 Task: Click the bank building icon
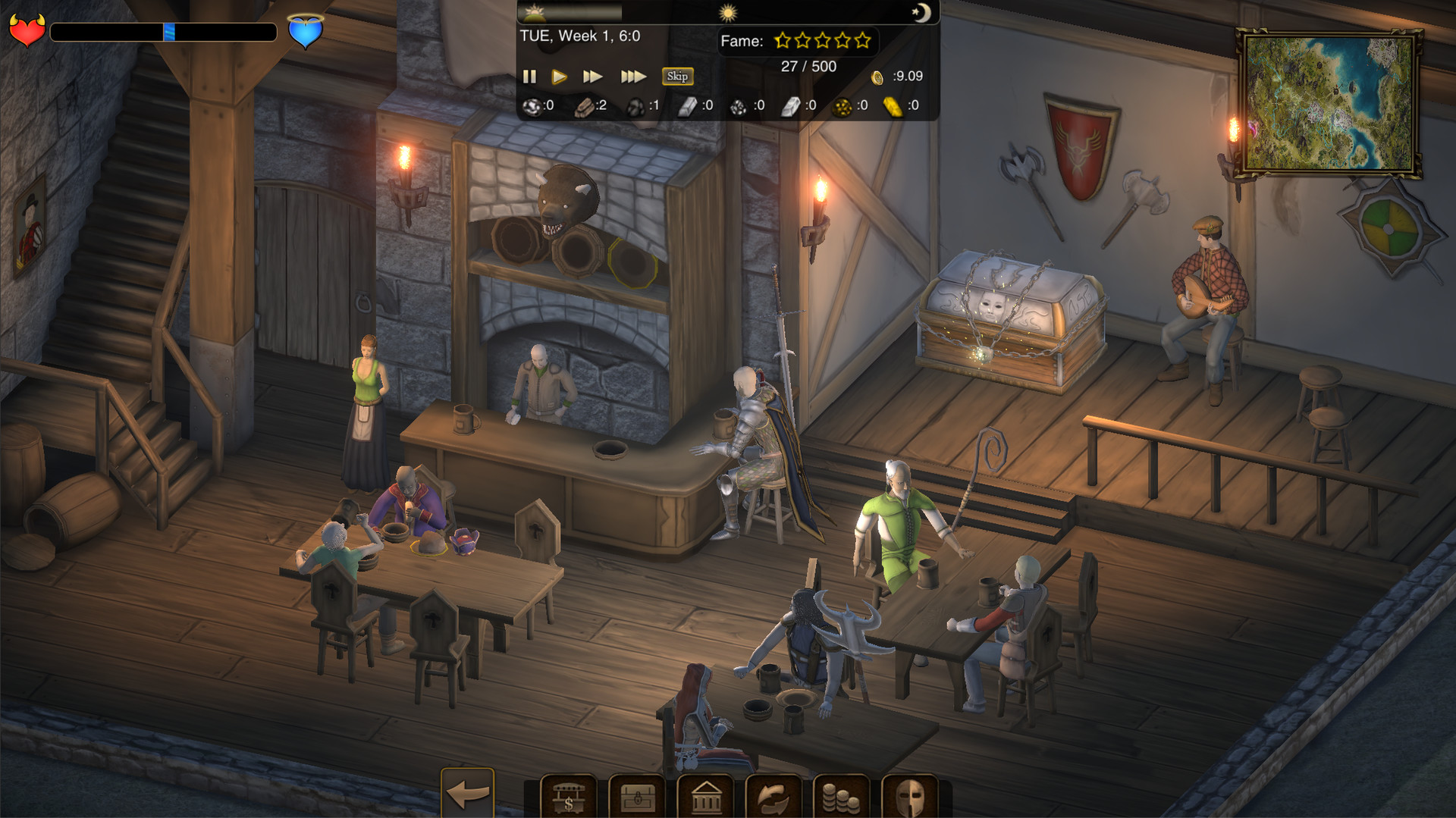pyautogui.click(x=705, y=798)
